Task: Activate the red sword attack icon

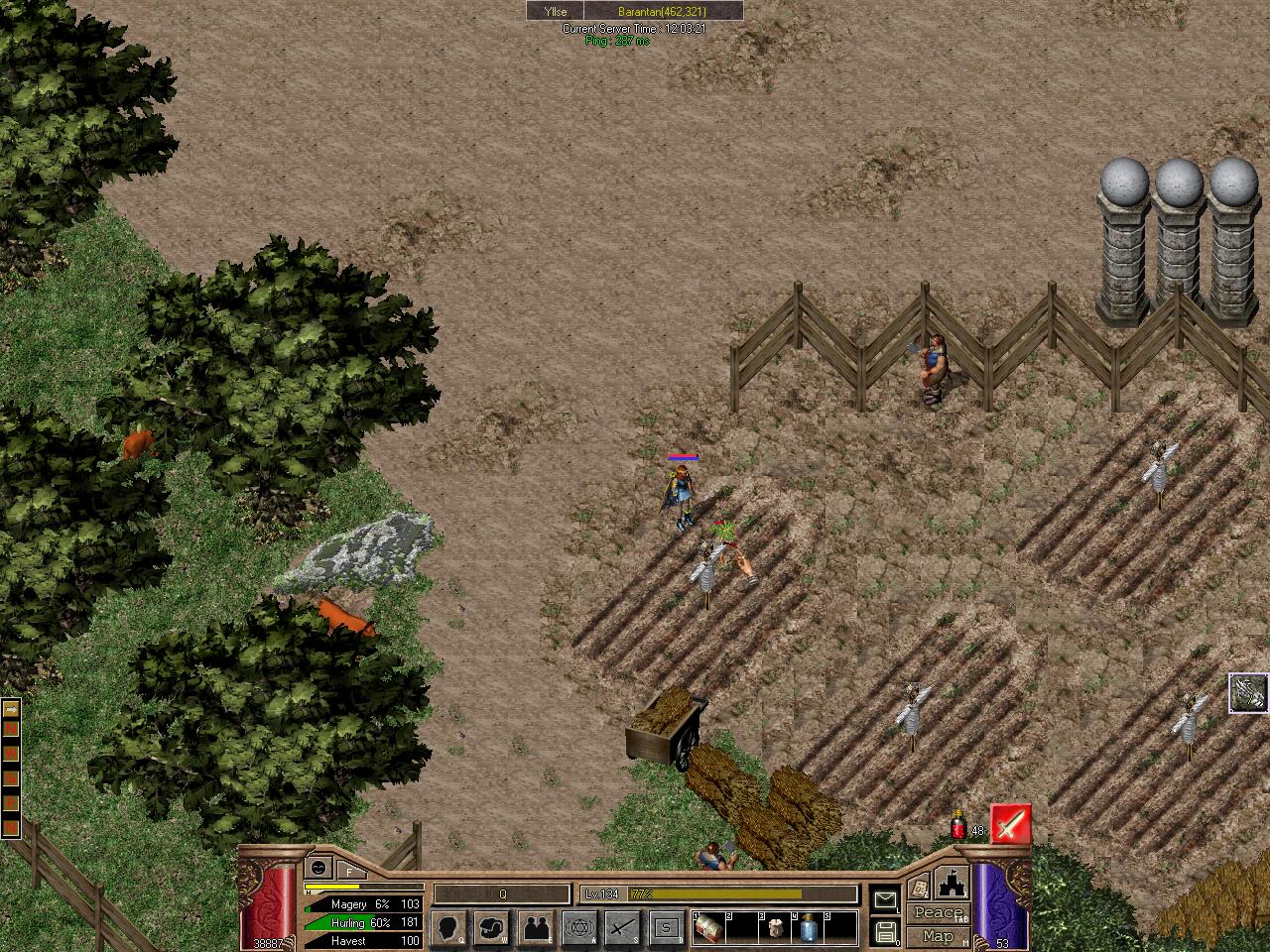Action: 1010,825
